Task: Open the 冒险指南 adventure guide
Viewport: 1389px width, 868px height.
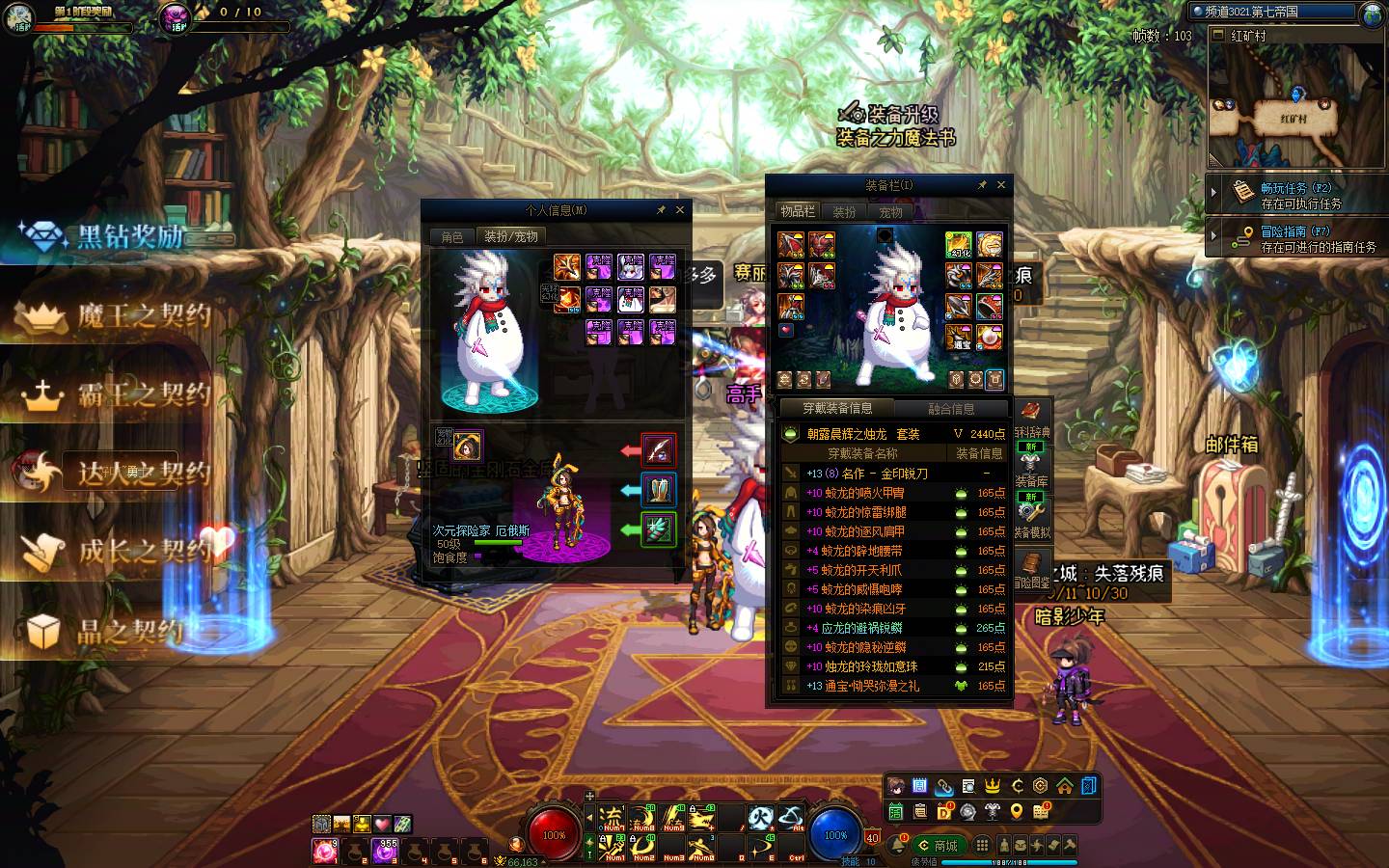Action: (x=1295, y=238)
